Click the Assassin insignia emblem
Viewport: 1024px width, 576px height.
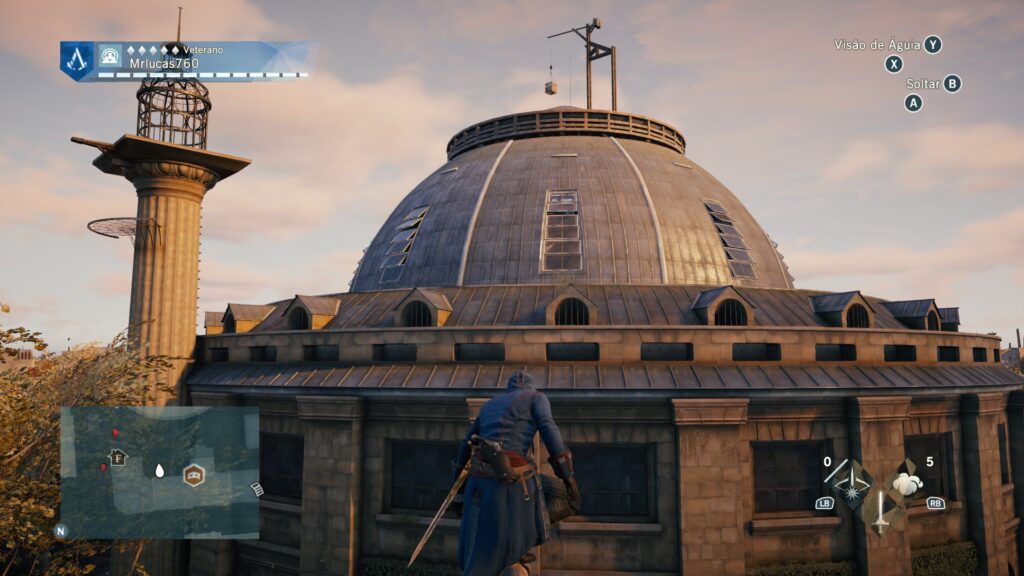coord(78,60)
